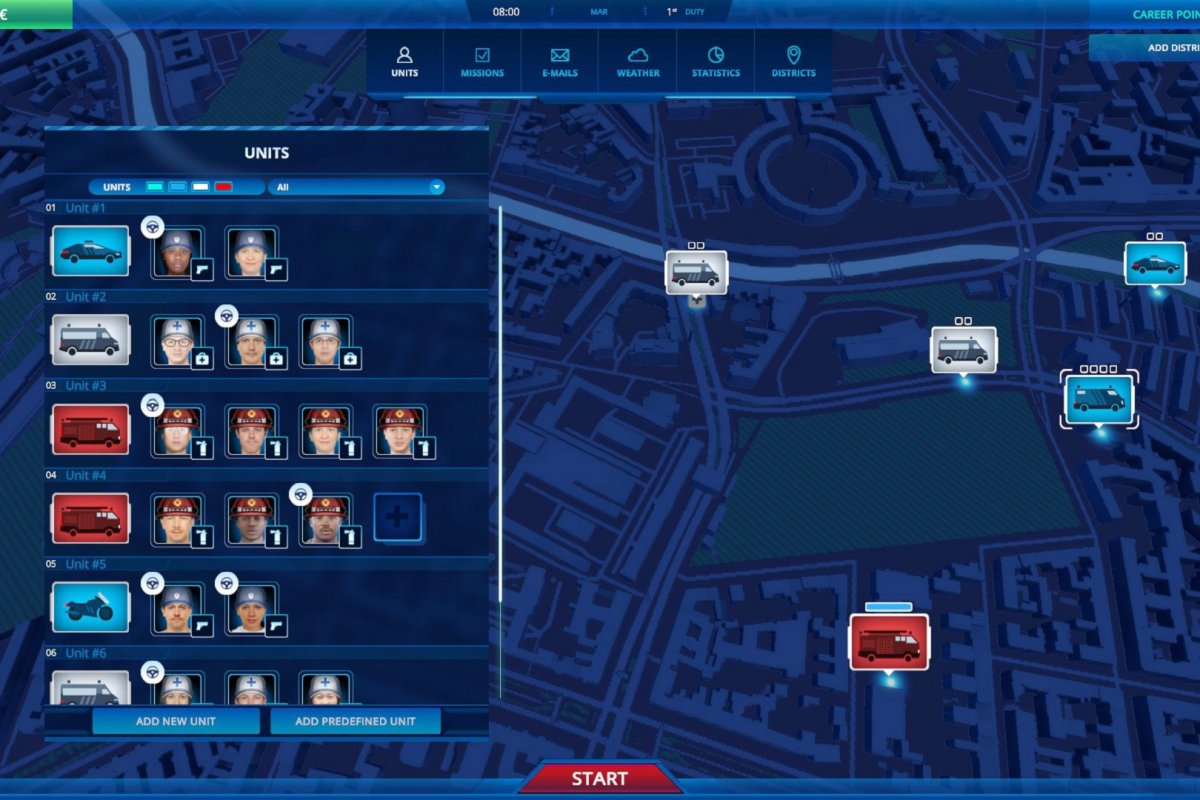Switch to the Statistics tab
The image size is (1200, 800).
pos(716,61)
